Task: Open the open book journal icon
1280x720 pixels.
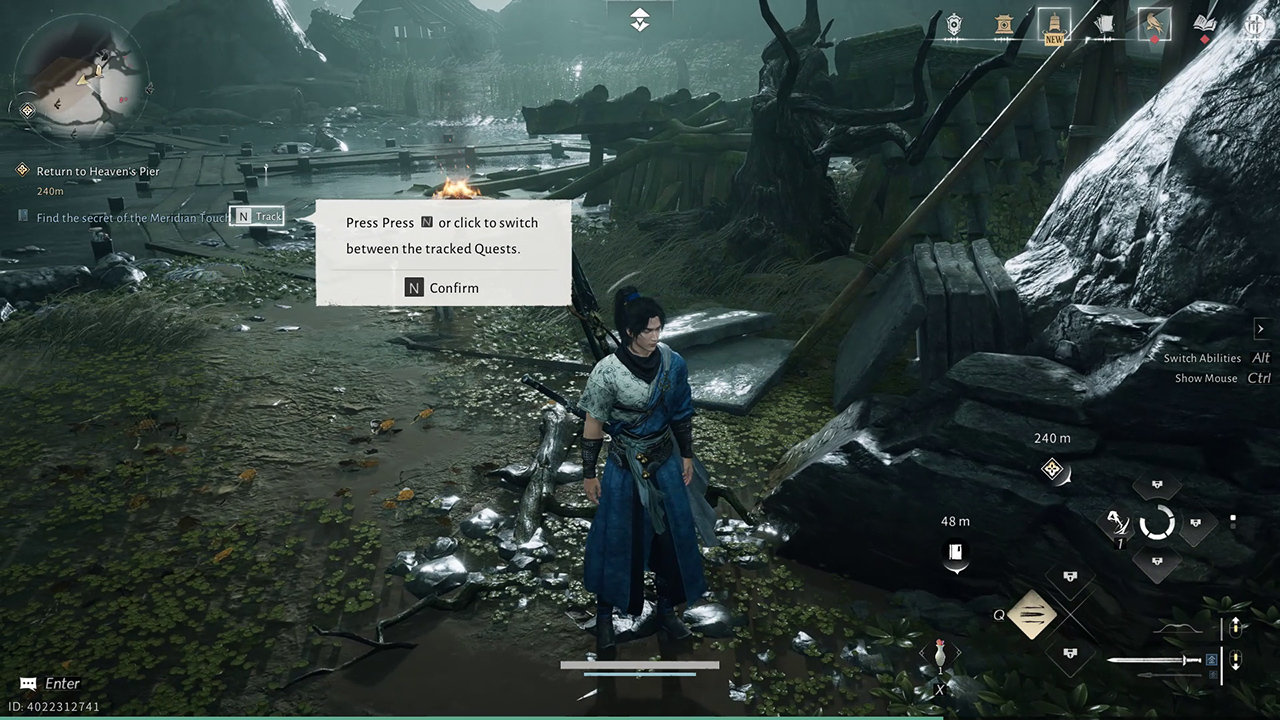Action: pyautogui.click(x=1204, y=24)
